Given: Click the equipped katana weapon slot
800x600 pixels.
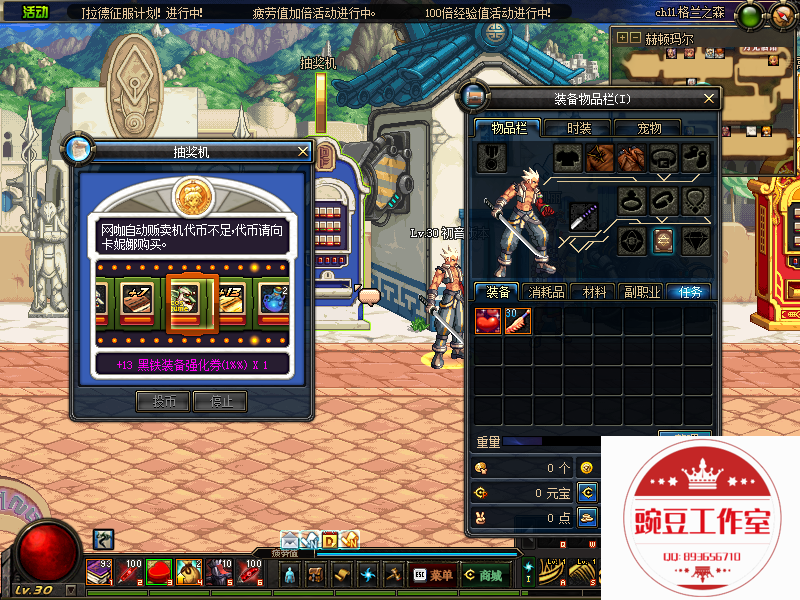Looking at the screenshot, I should [584, 216].
